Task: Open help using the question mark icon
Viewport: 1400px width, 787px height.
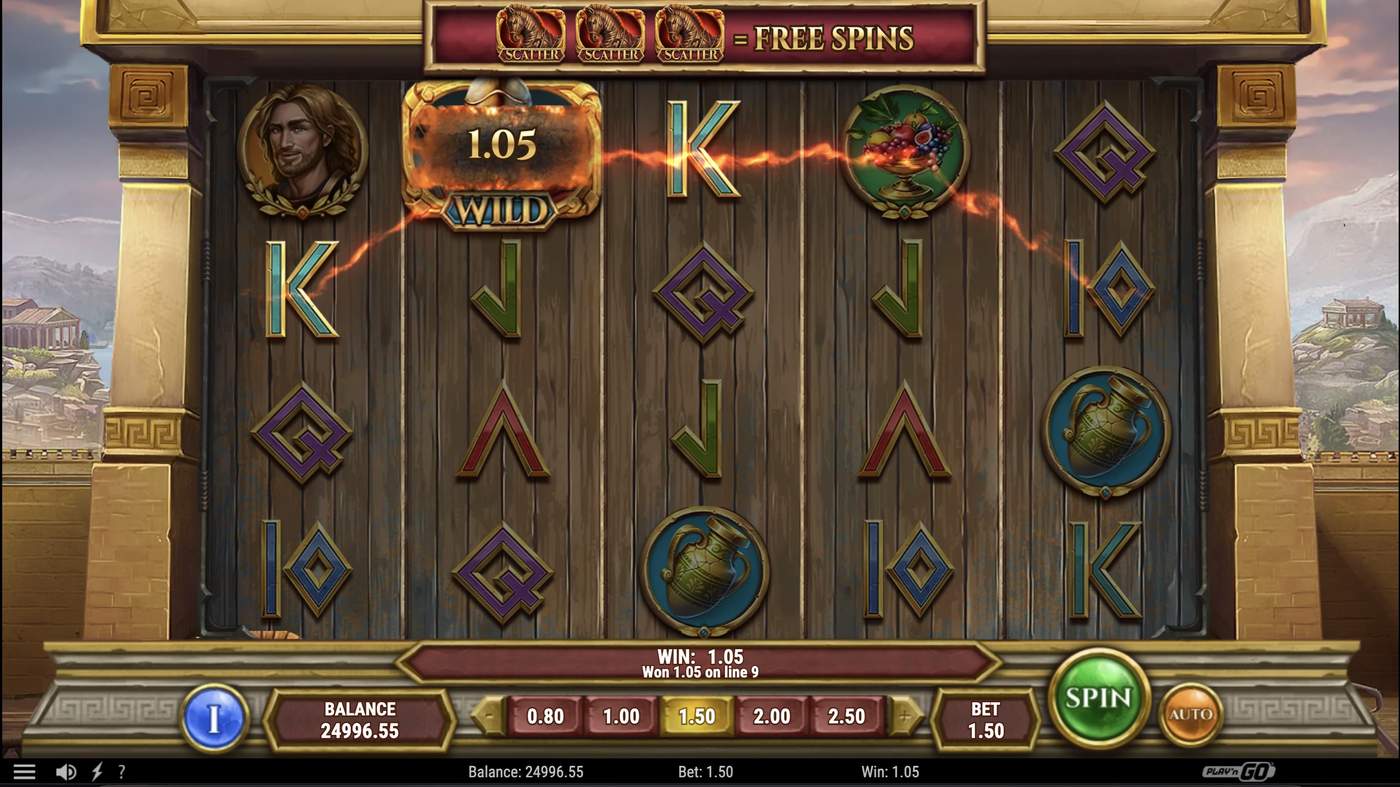Action: pyautogui.click(x=122, y=770)
